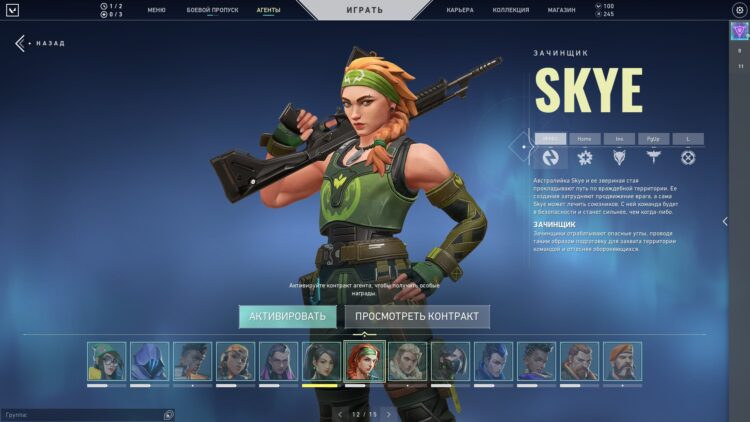Select the wolf head ability icon
This screenshot has height=422, width=750.
[619, 157]
